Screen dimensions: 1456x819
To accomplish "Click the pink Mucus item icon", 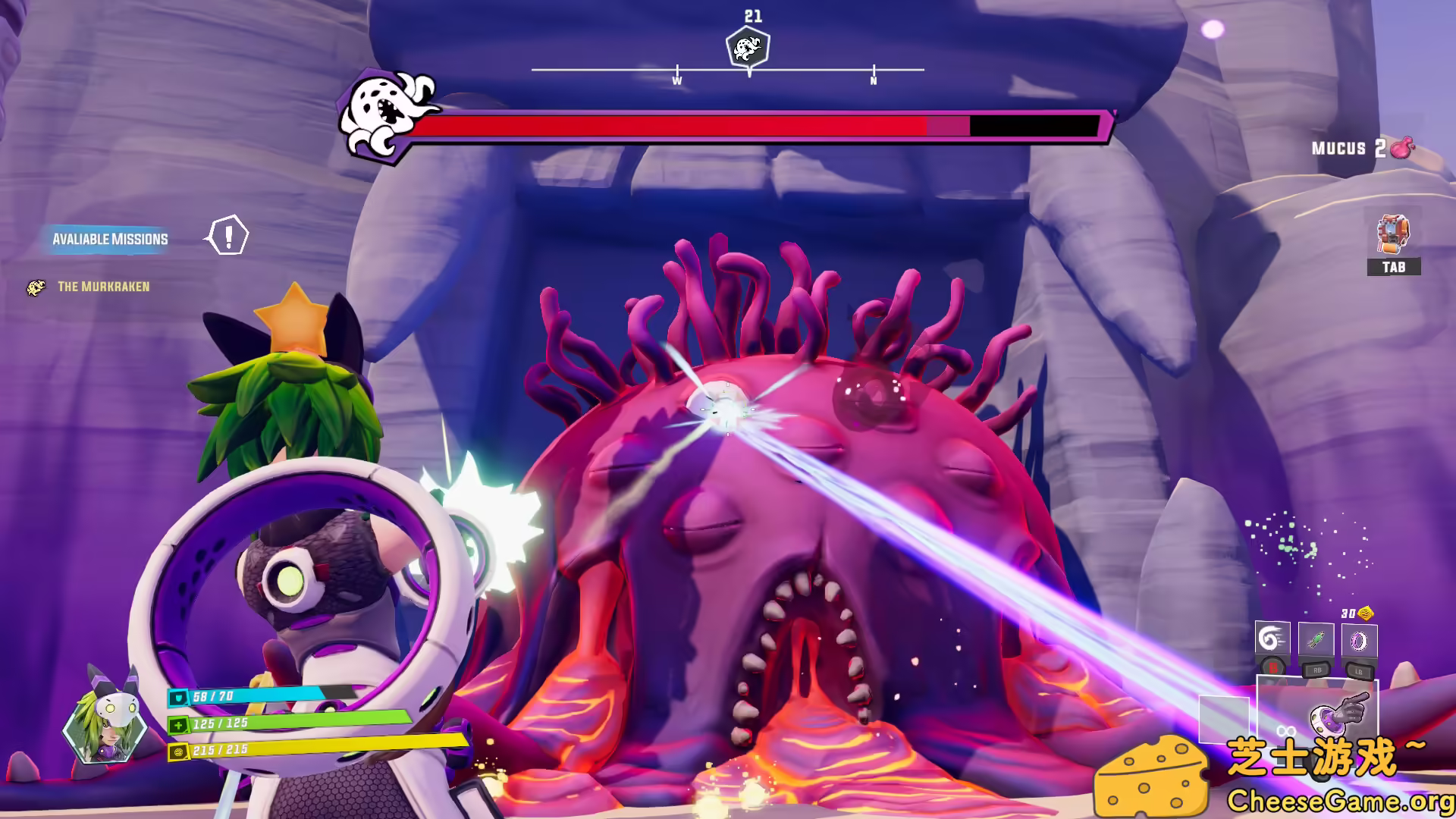I will (x=1402, y=148).
